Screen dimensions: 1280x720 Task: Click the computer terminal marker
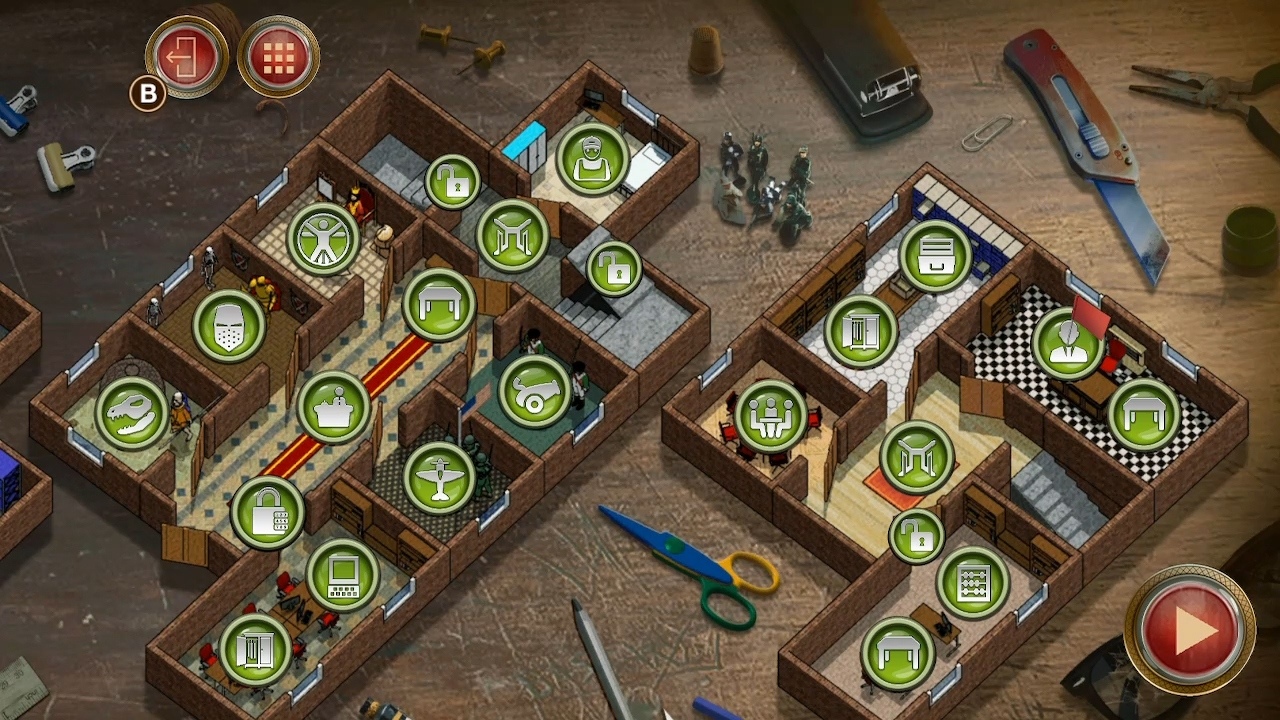(x=340, y=578)
